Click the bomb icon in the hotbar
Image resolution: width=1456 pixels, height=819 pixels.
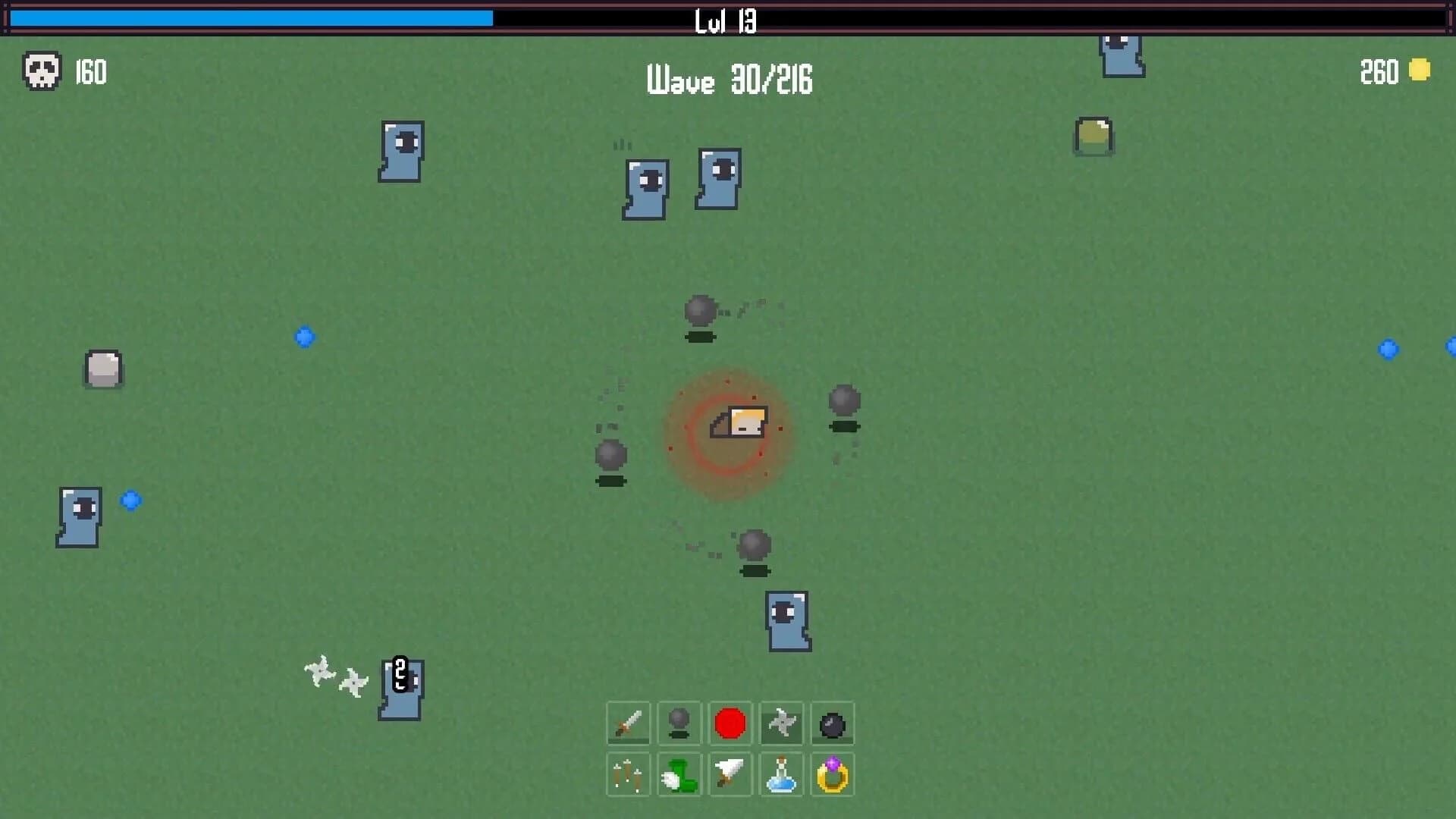tap(833, 723)
